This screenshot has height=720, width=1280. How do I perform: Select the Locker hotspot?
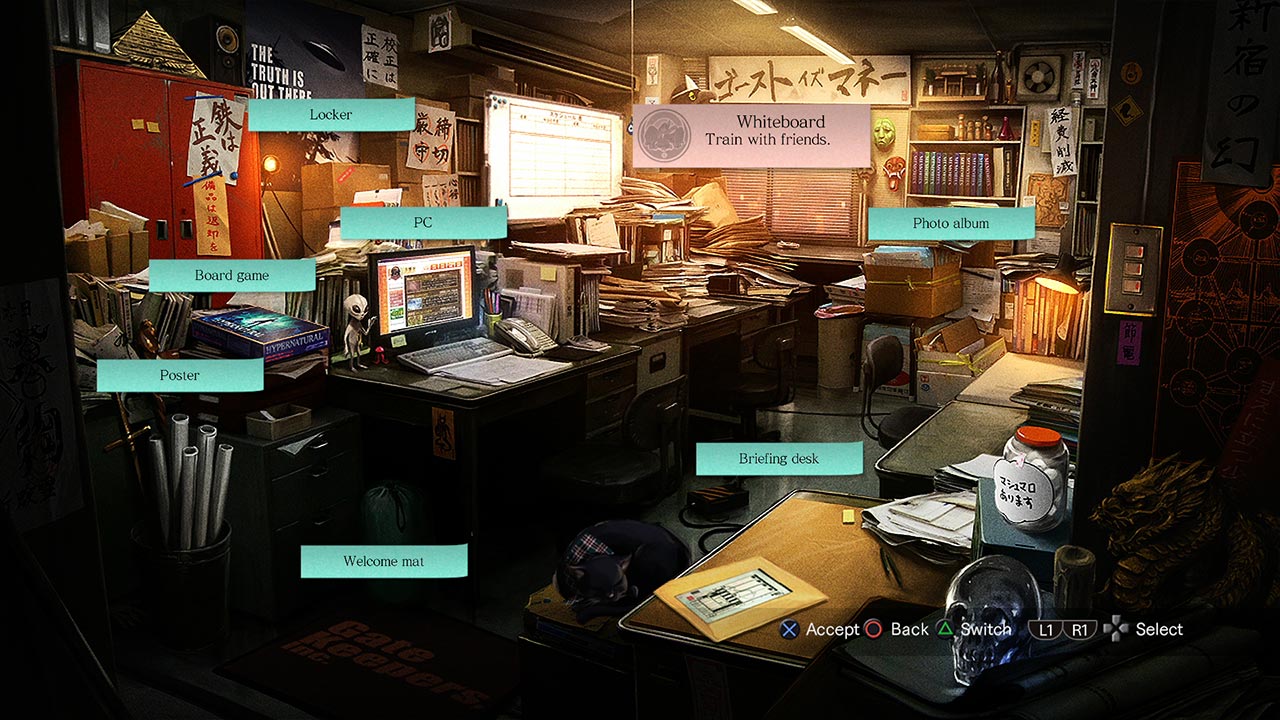[x=331, y=114]
